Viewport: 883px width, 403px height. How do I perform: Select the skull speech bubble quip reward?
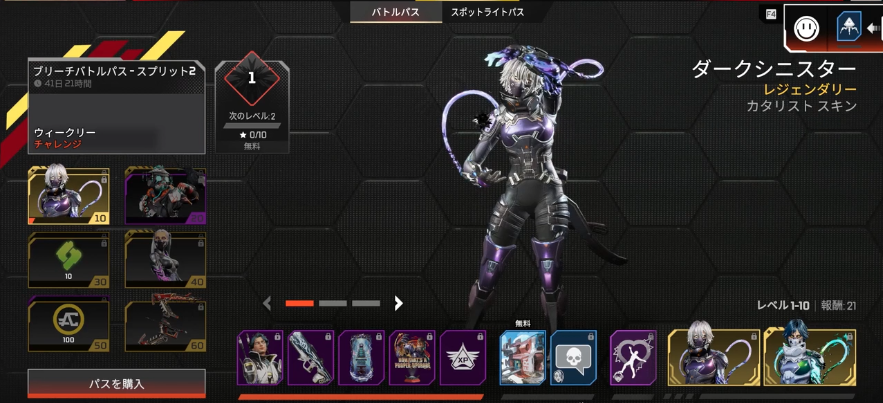573,357
